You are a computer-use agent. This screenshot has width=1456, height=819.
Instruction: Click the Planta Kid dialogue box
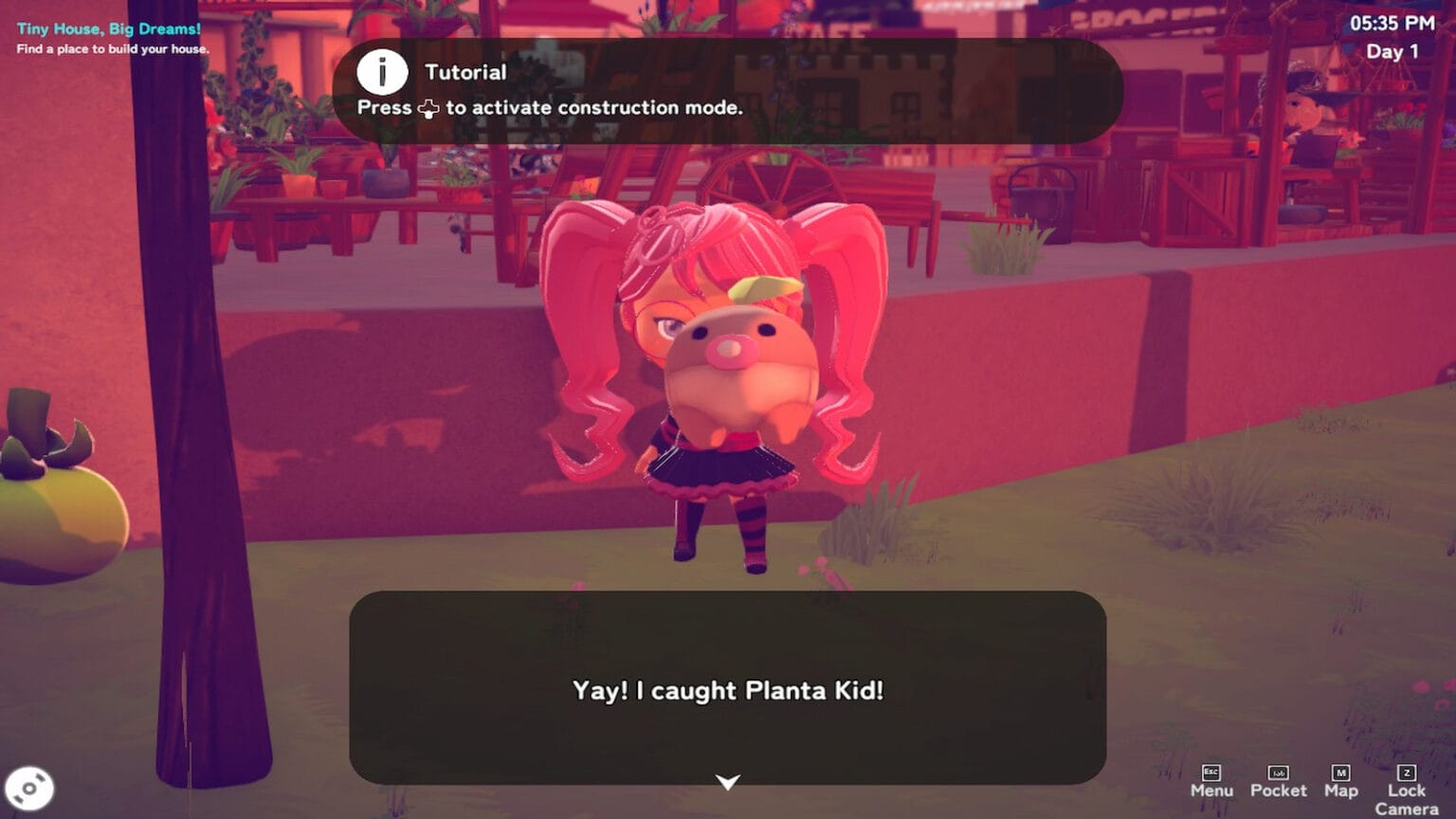(x=727, y=691)
